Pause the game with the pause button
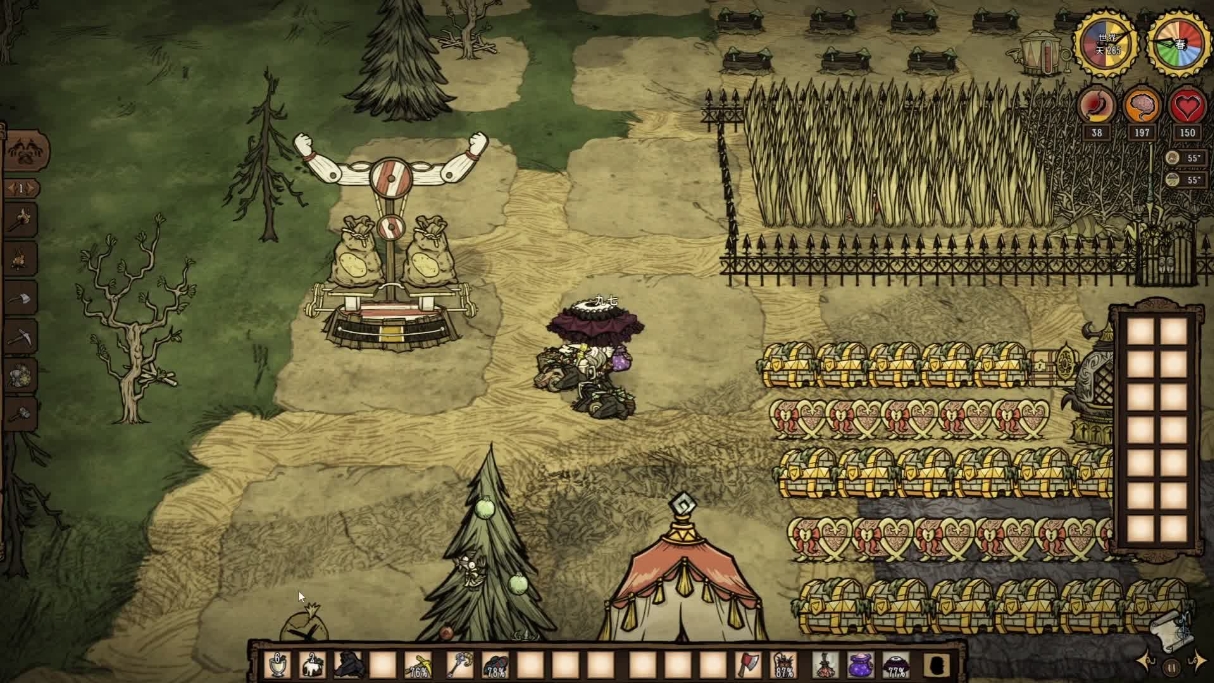The width and height of the screenshot is (1214, 683). [1171, 665]
